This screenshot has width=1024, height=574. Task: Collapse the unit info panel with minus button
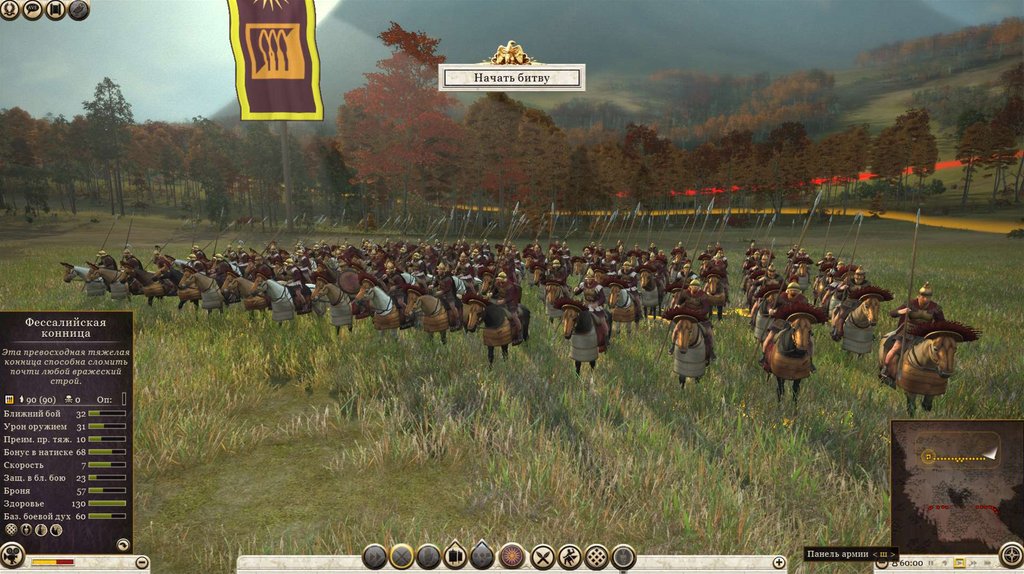(142, 563)
